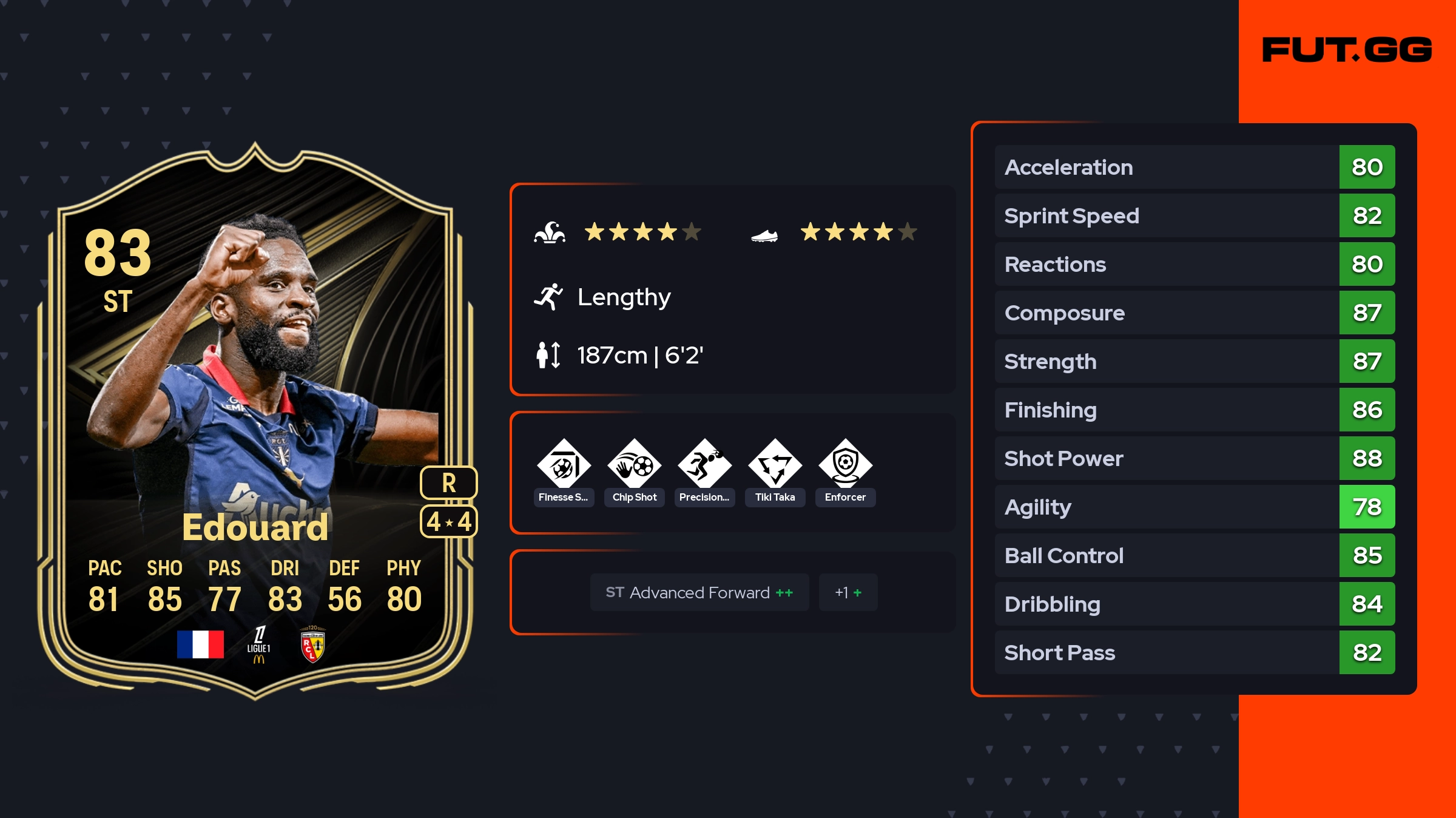Screen dimensions: 1456x818
Task: Click the Sprint Speed stat row
Action: (1194, 215)
